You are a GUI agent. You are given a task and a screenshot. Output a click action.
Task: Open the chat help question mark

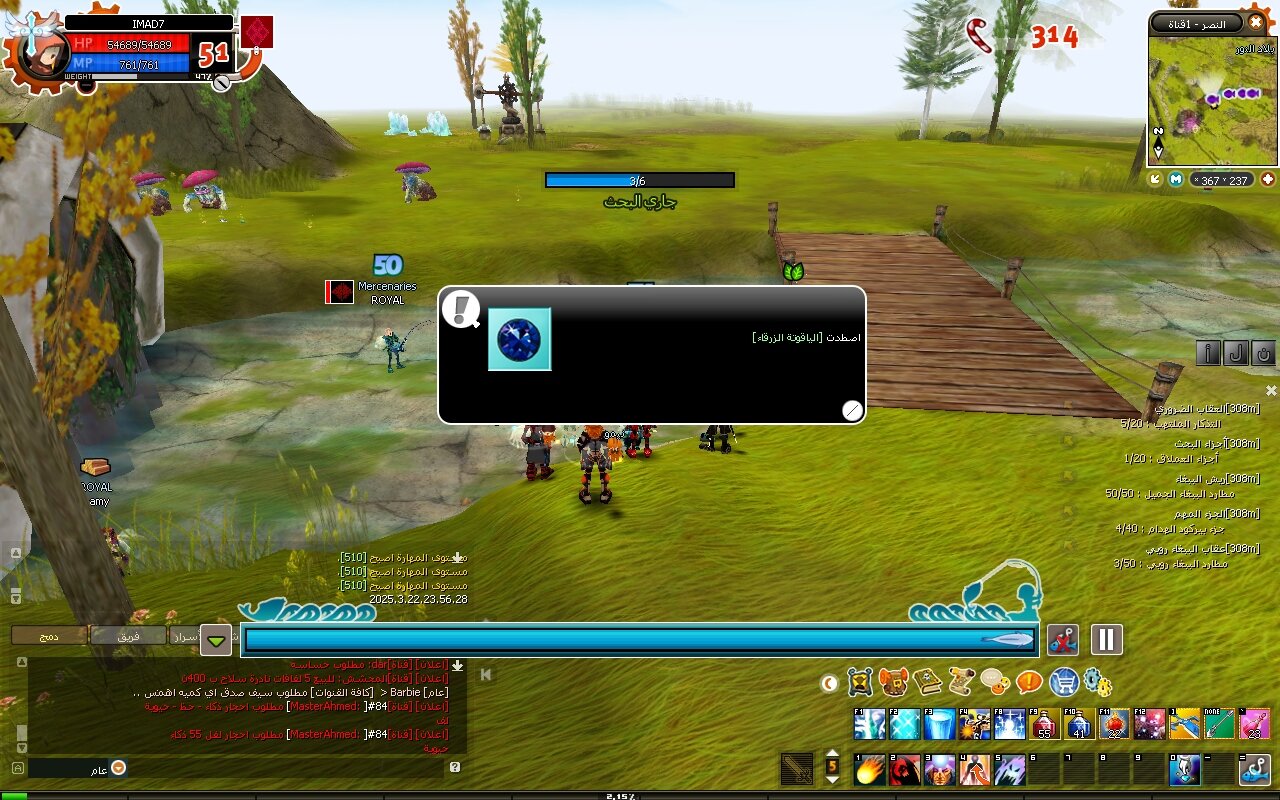coord(455,767)
